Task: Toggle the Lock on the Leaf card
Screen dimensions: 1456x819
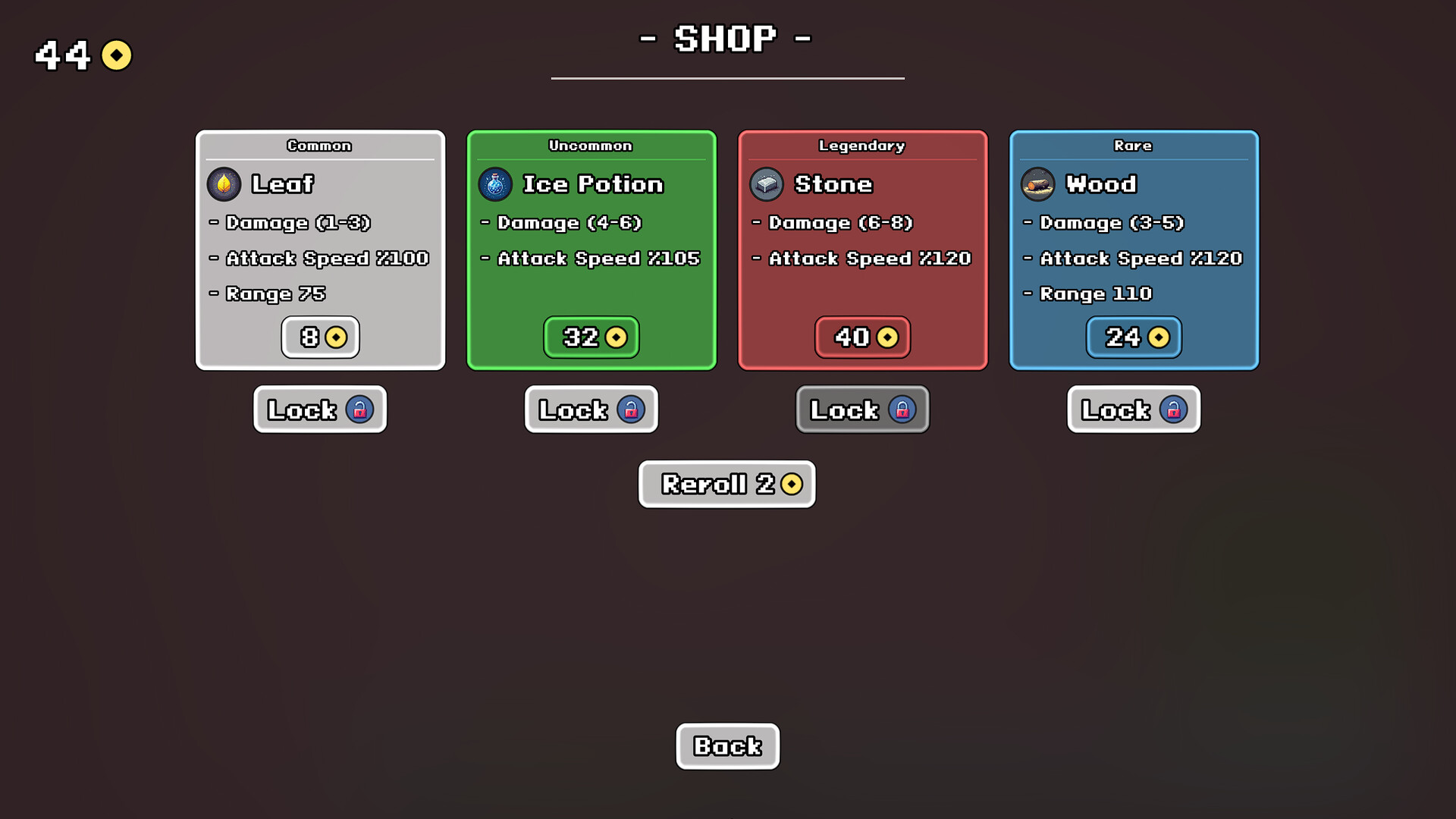Action: (x=319, y=409)
